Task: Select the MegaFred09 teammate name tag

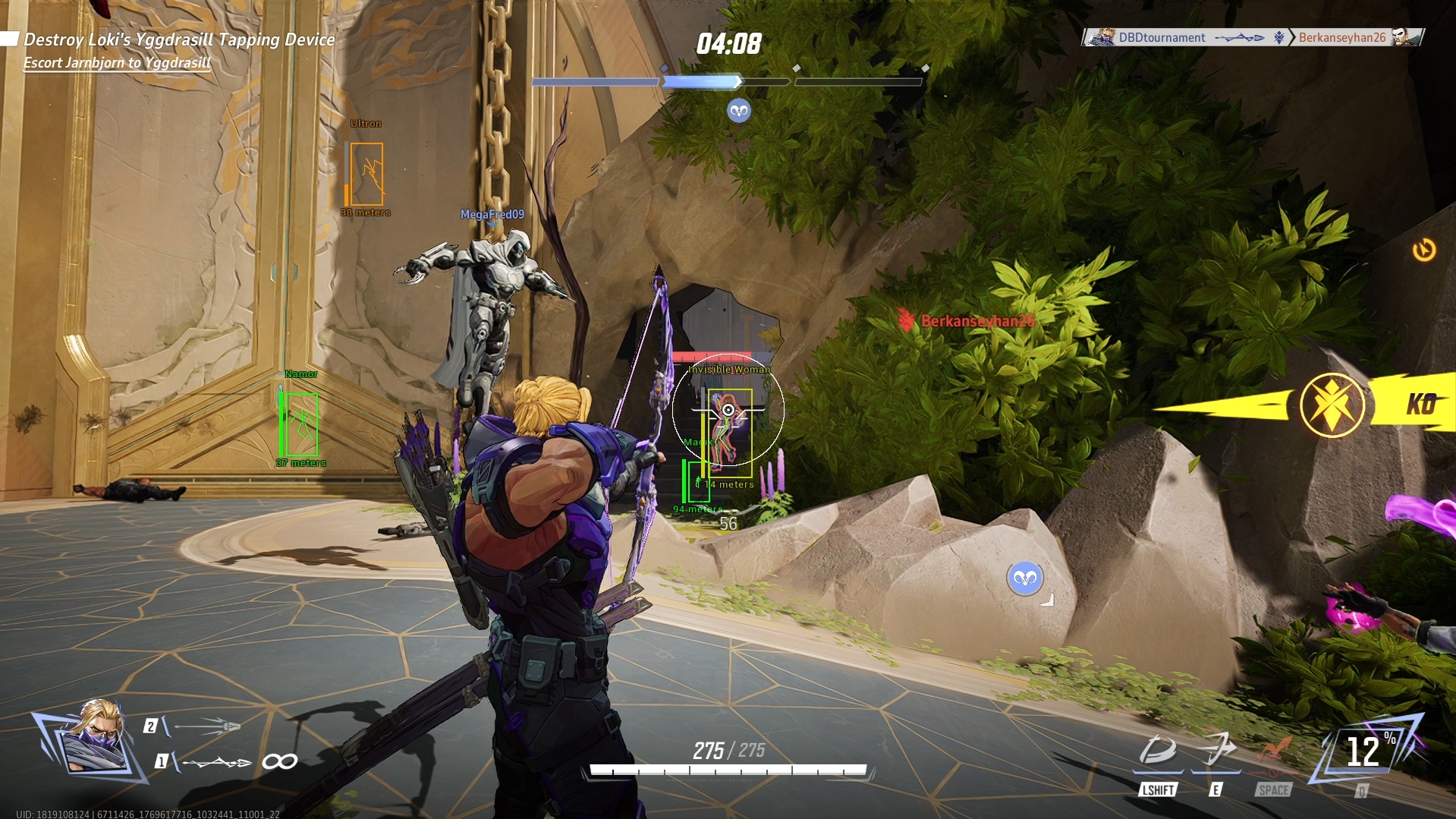Action: pyautogui.click(x=492, y=215)
